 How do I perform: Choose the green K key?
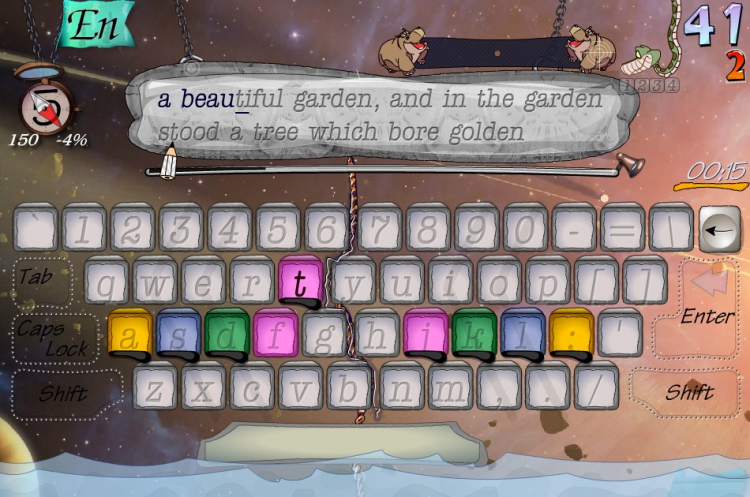[x=474, y=334]
